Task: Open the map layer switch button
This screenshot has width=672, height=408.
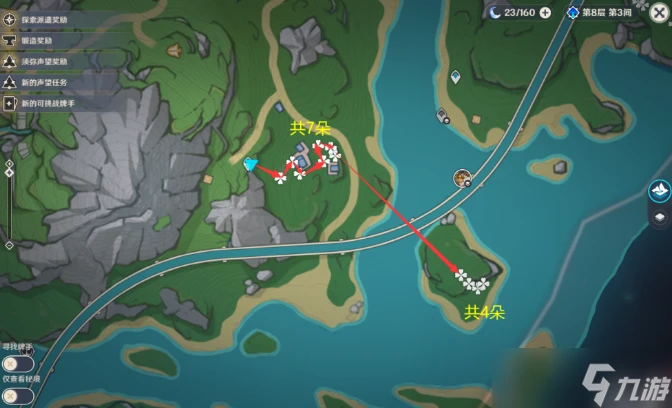Action: click(657, 216)
